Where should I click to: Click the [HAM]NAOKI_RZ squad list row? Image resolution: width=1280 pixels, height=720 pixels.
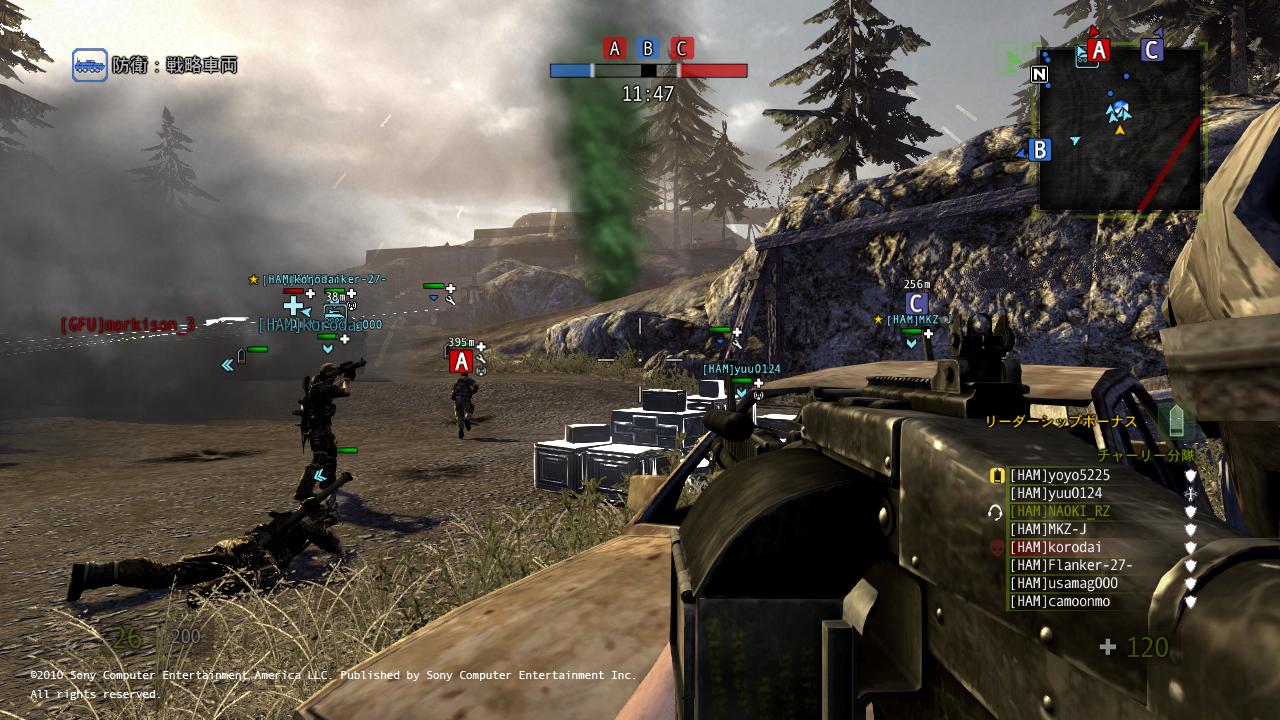[x=1059, y=512]
